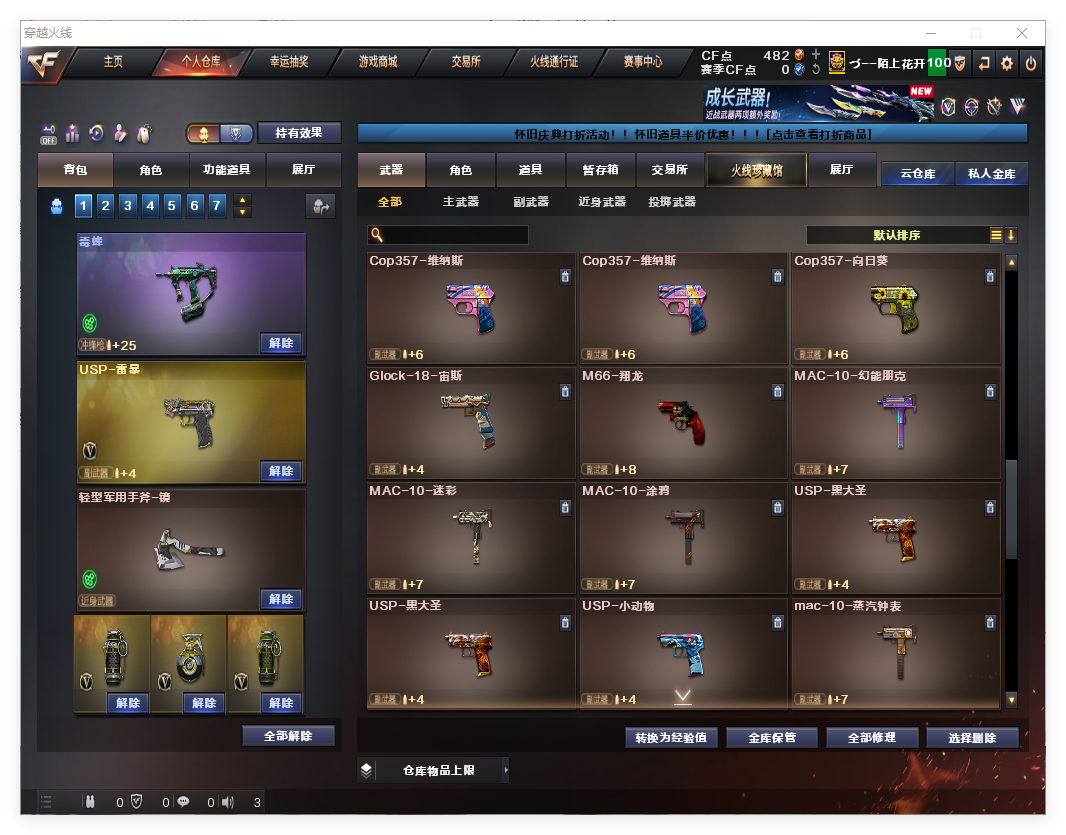
Task: Switch to the 火线通行证 pass page
Action: [x=554, y=62]
